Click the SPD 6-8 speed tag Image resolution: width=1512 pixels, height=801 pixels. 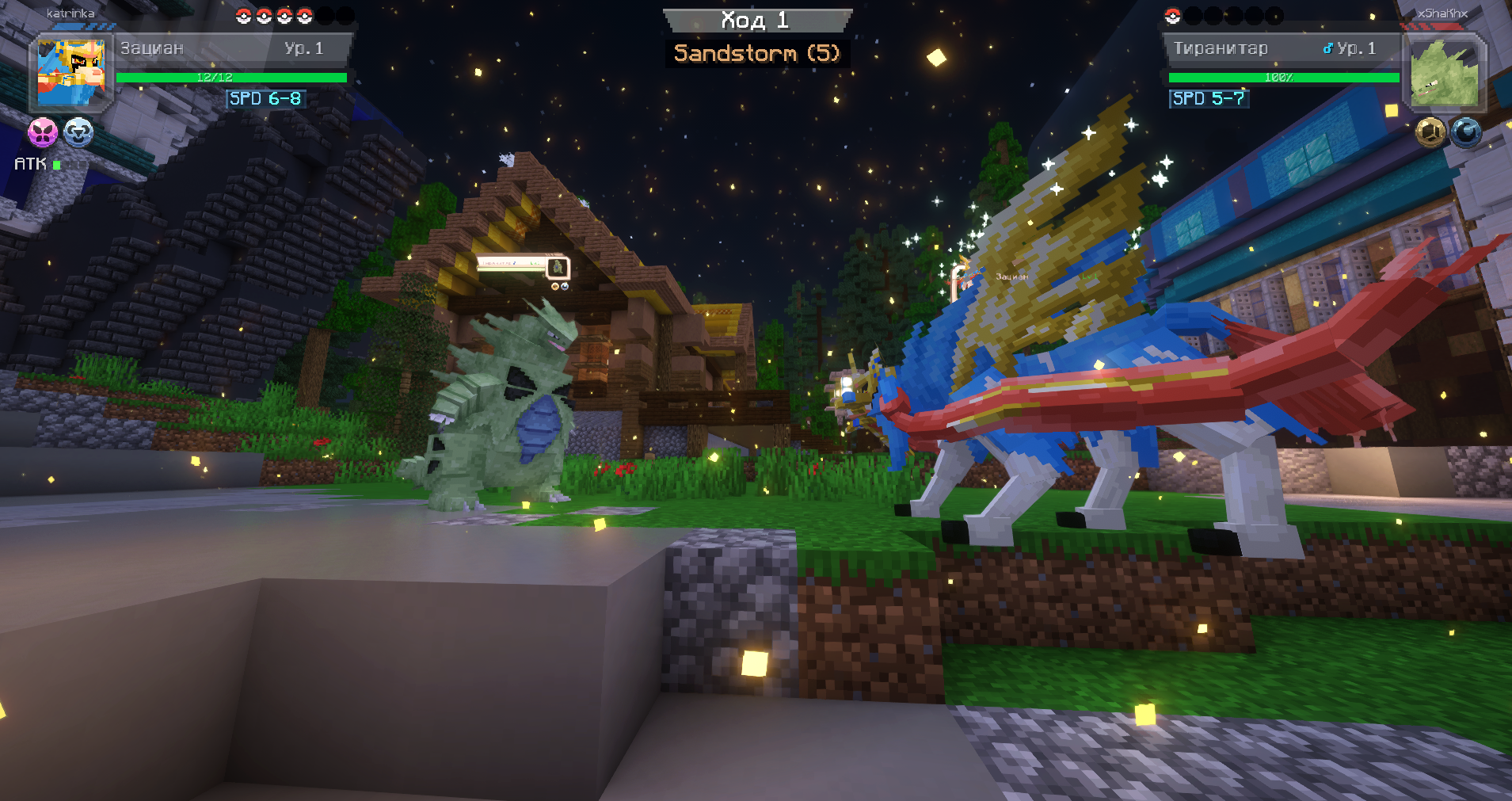[x=265, y=98]
